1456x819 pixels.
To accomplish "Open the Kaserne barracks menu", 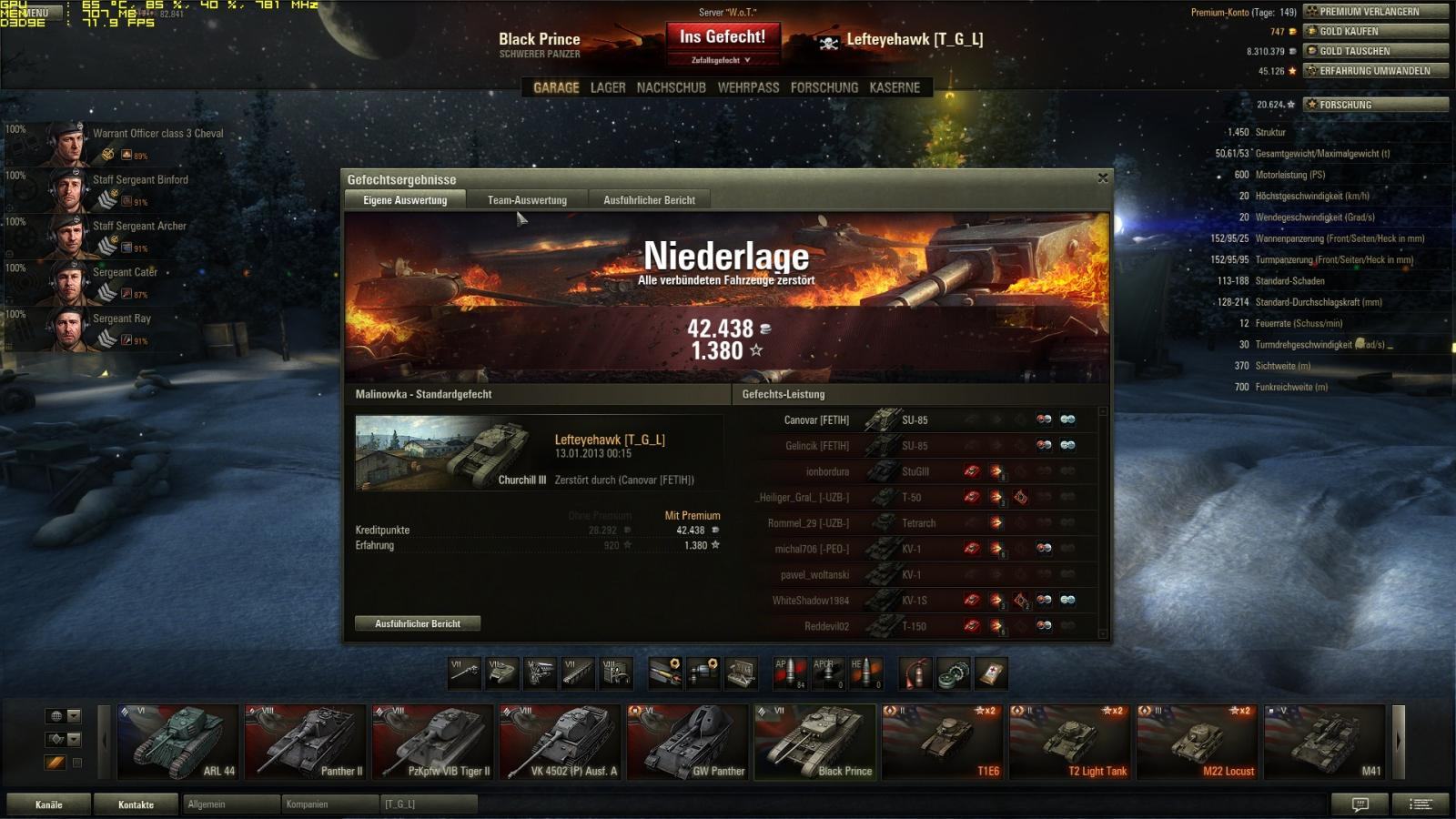I will pos(895,87).
